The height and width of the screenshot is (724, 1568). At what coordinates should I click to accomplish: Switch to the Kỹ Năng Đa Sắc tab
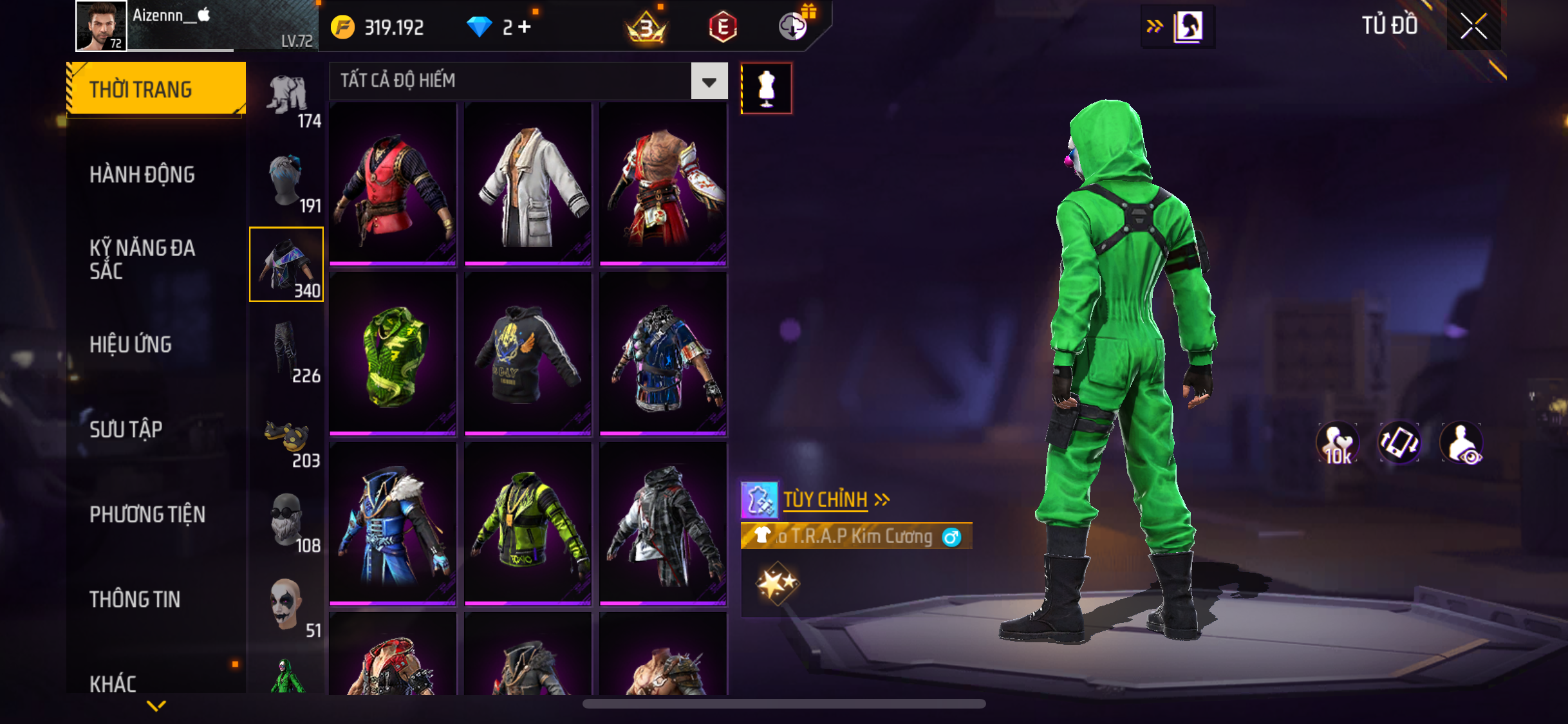[142, 259]
